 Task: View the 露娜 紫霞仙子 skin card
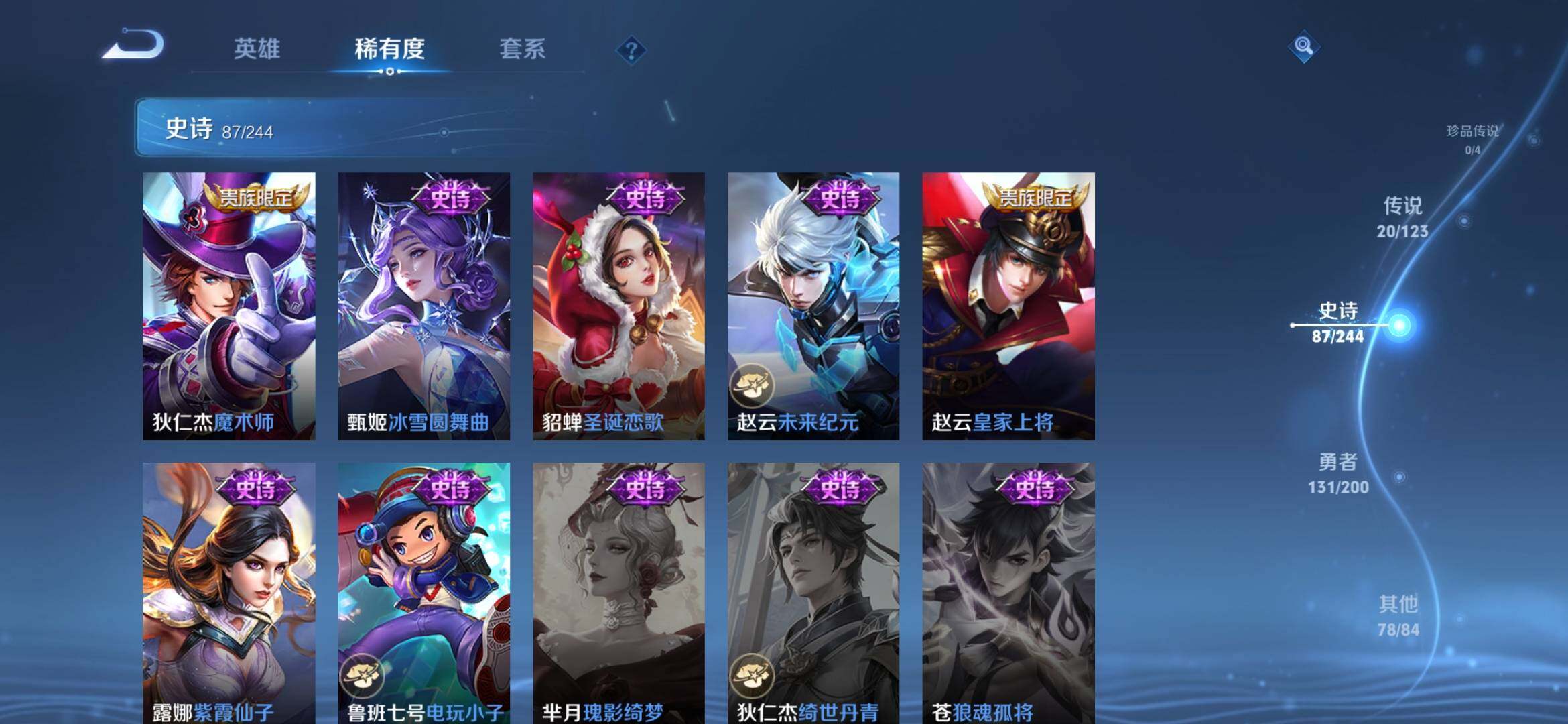(x=228, y=593)
